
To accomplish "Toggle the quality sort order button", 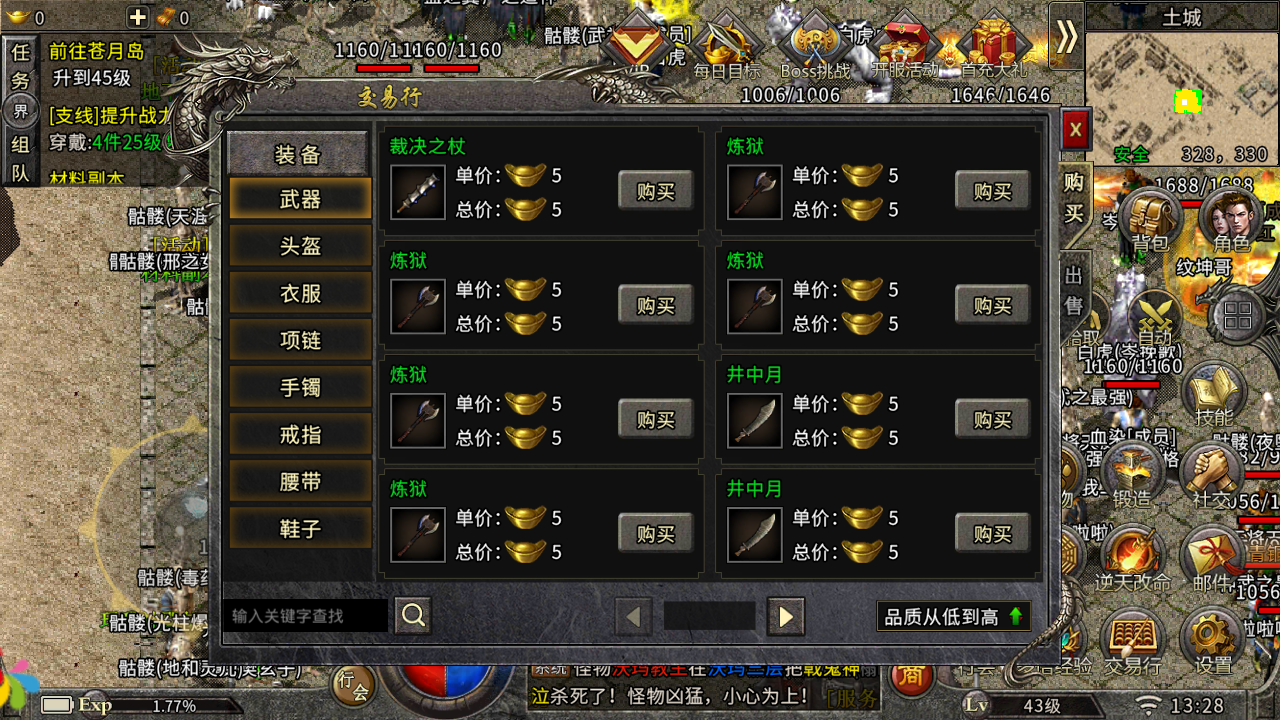I will point(953,617).
